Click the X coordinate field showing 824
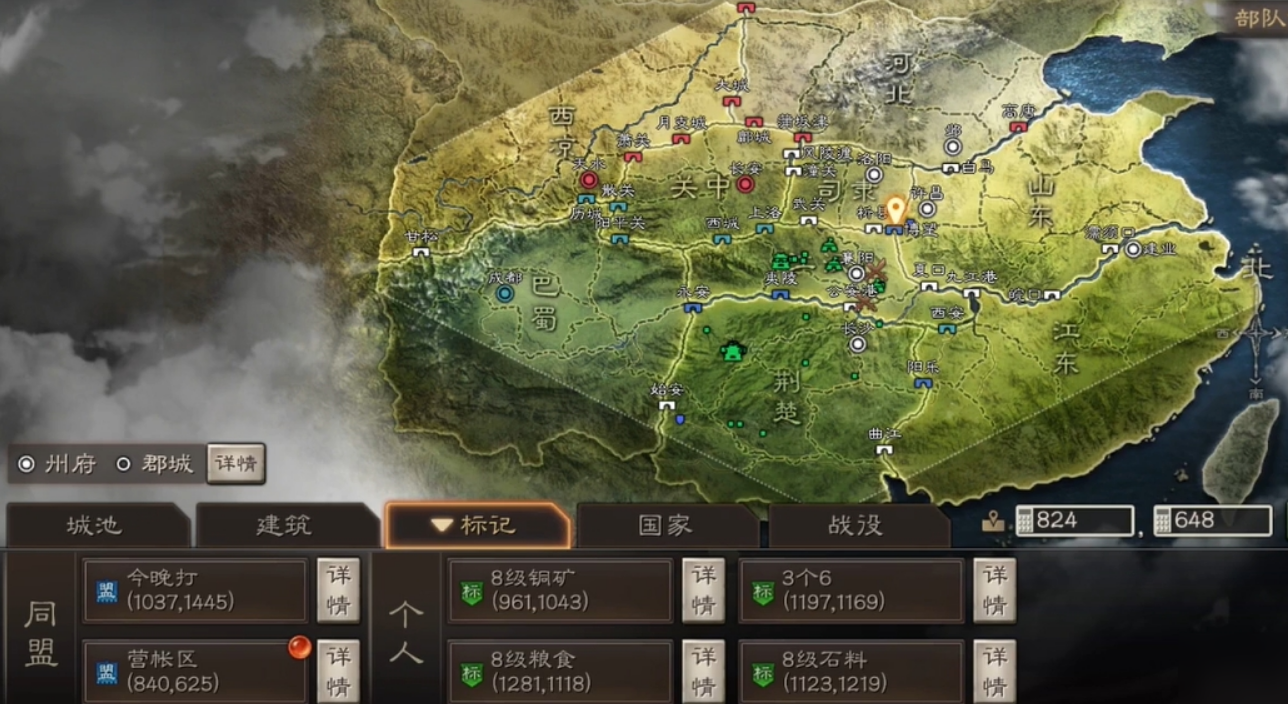 pyautogui.click(x=1074, y=520)
